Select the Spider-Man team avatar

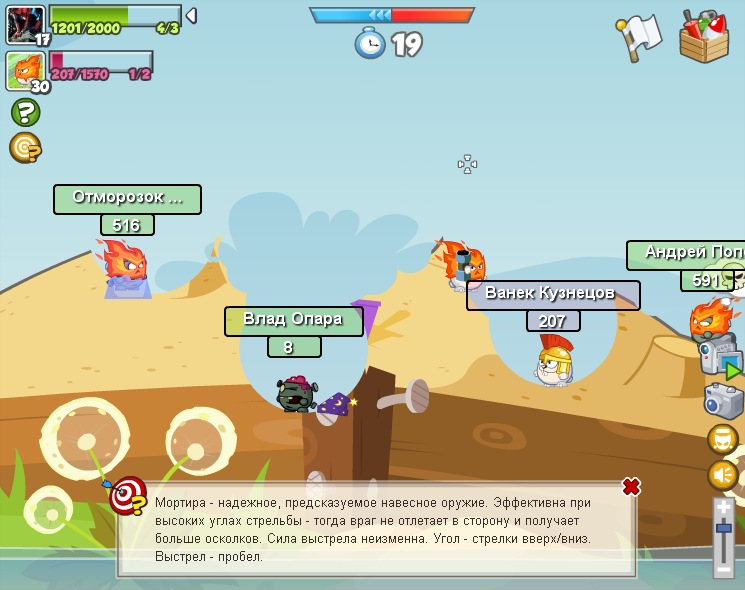pyautogui.click(x=25, y=24)
